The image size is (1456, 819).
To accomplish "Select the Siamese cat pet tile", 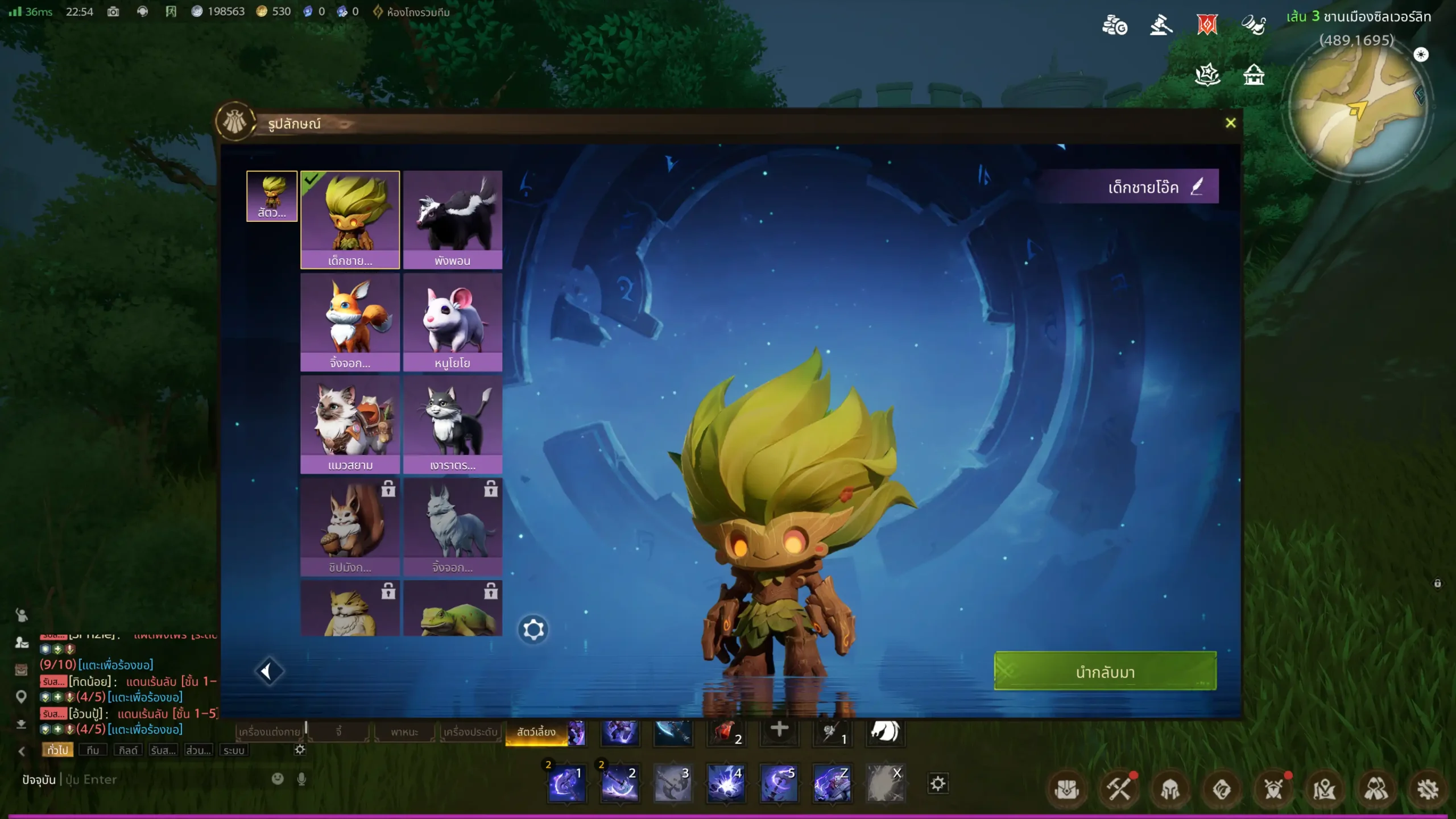I will (x=350, y=424).
